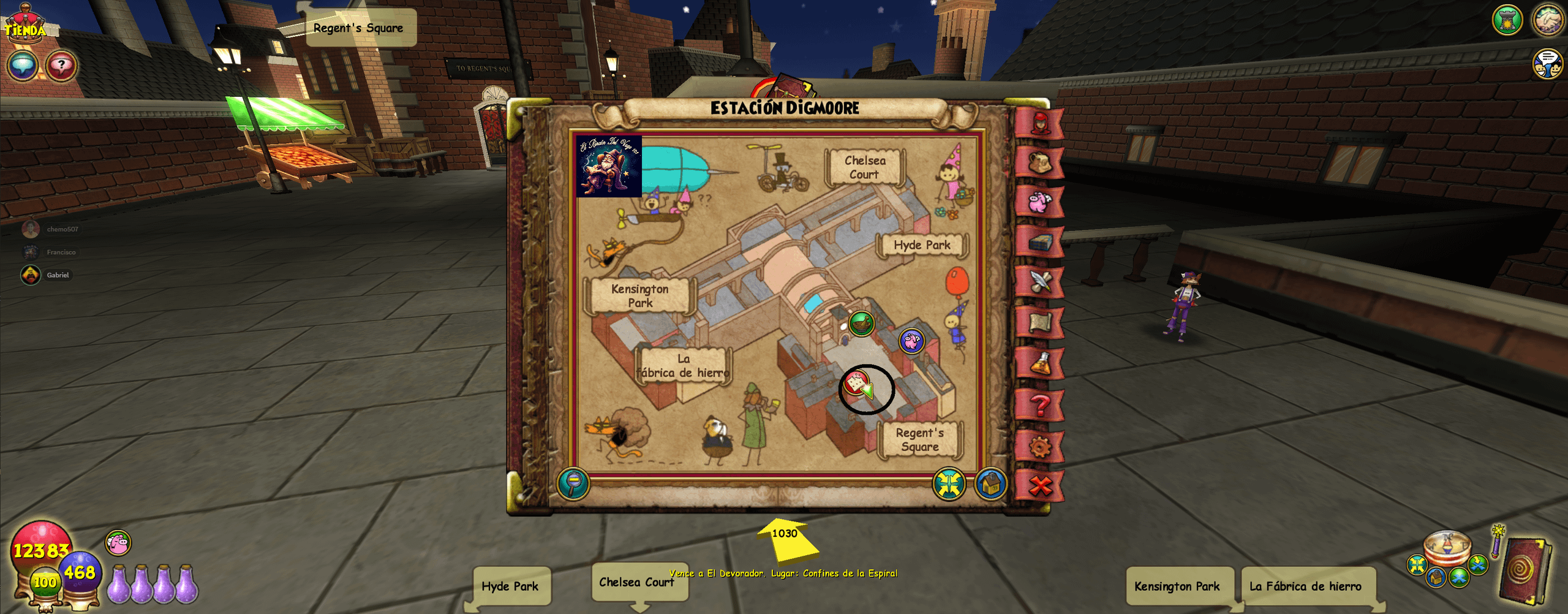Open the handshake friends list icon

[x=1548, y=20]
